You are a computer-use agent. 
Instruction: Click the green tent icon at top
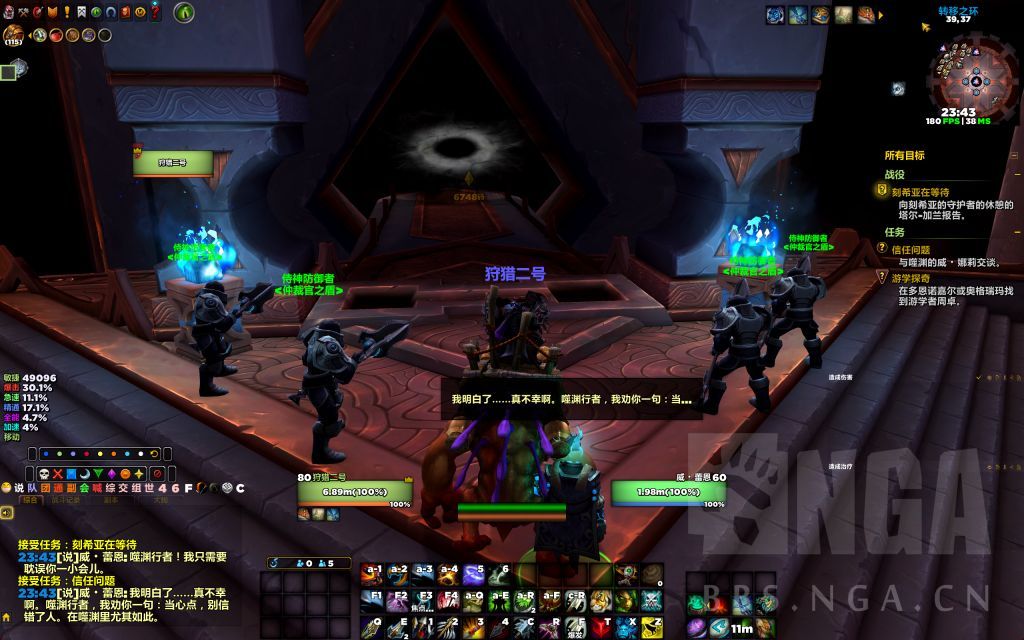coord(183,13)
